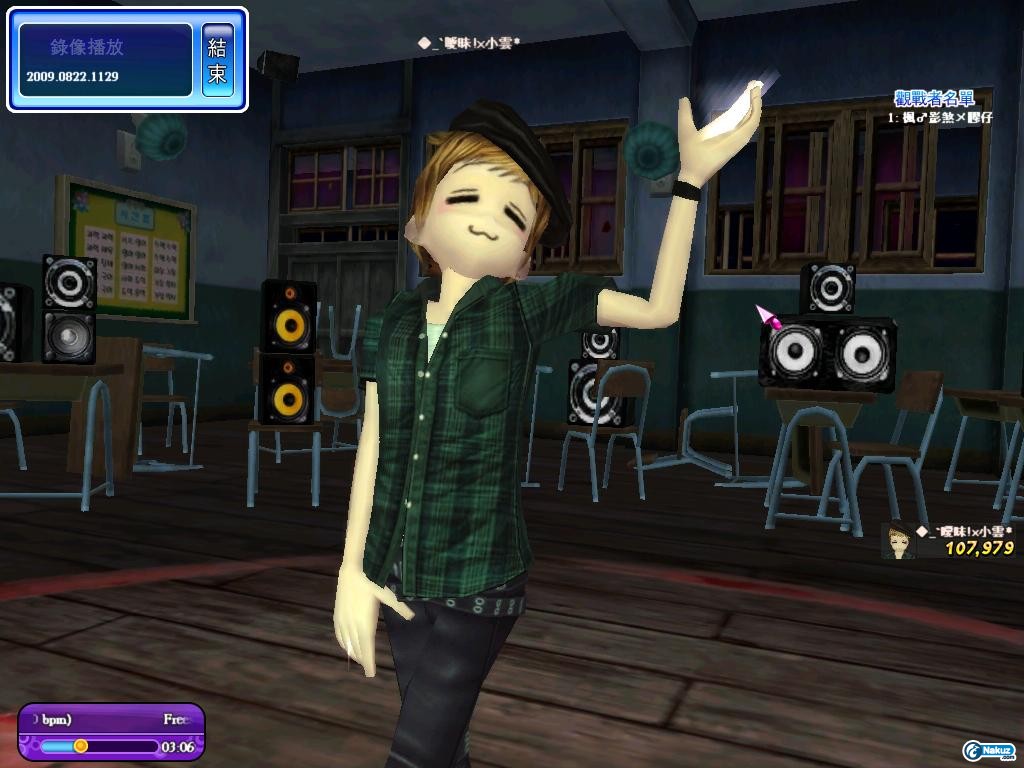Click the 結束 end playback button
Screen dimensions: 1024x768
pos(217,60)
